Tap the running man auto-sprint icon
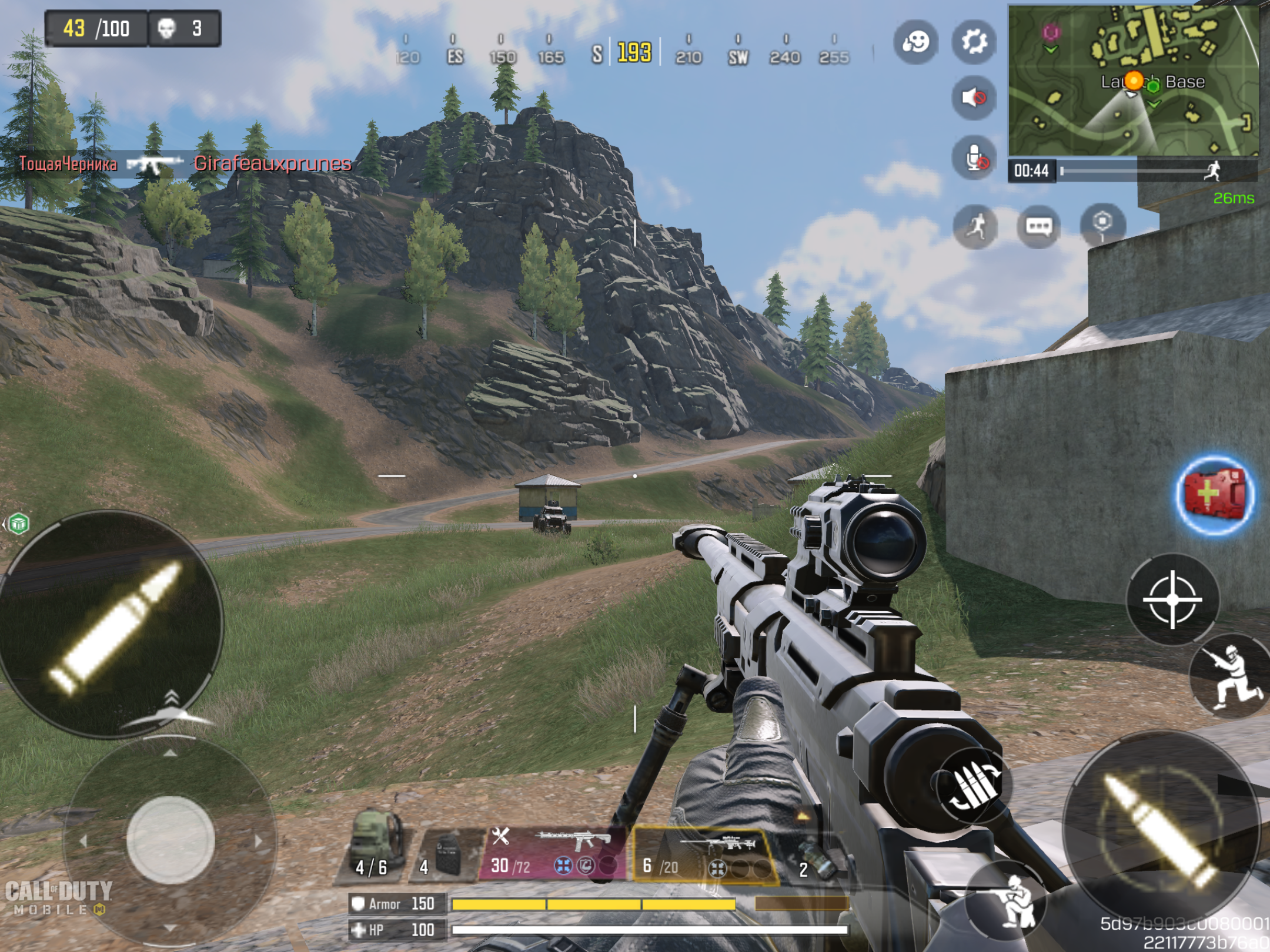The image size is (1270, 952). (975, 226)
